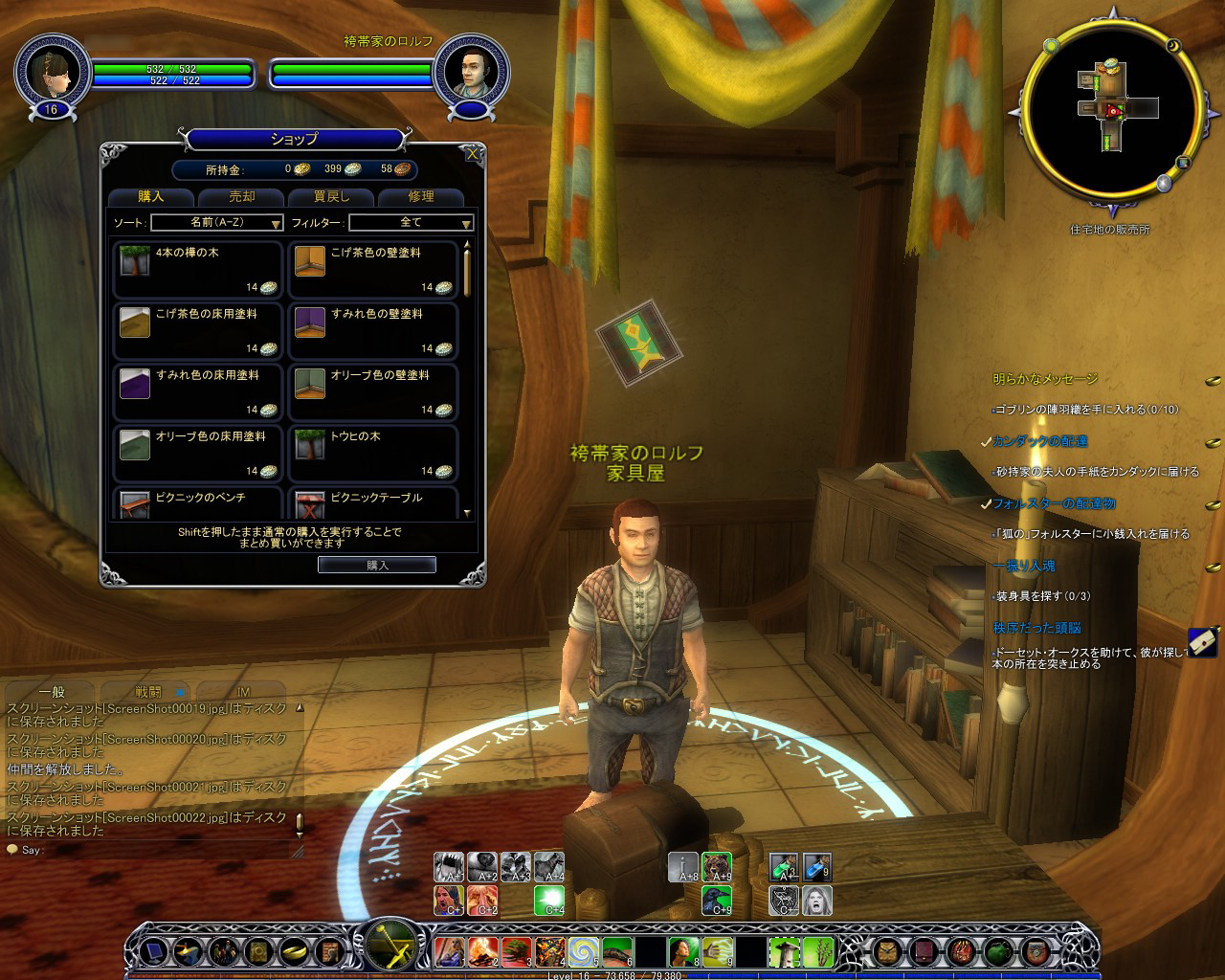The width and height of the screenshot is (1225, 980).
Task: Select the 4本の樺の木 shop item
Action: (198, 270)
